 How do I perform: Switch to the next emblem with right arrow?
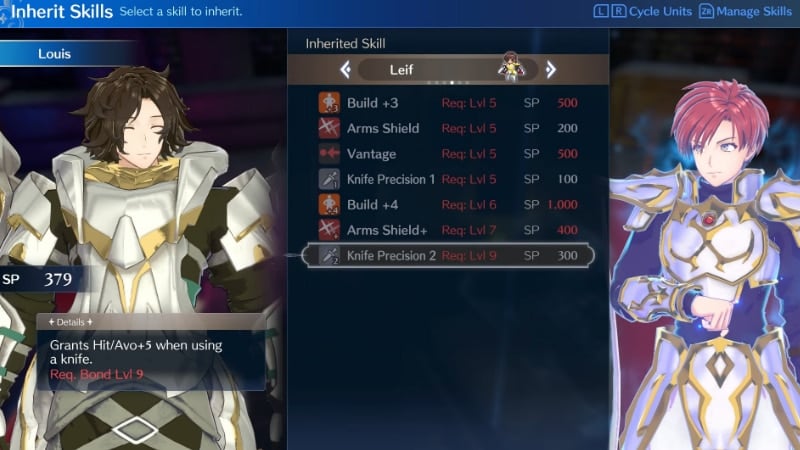point(550,70)
